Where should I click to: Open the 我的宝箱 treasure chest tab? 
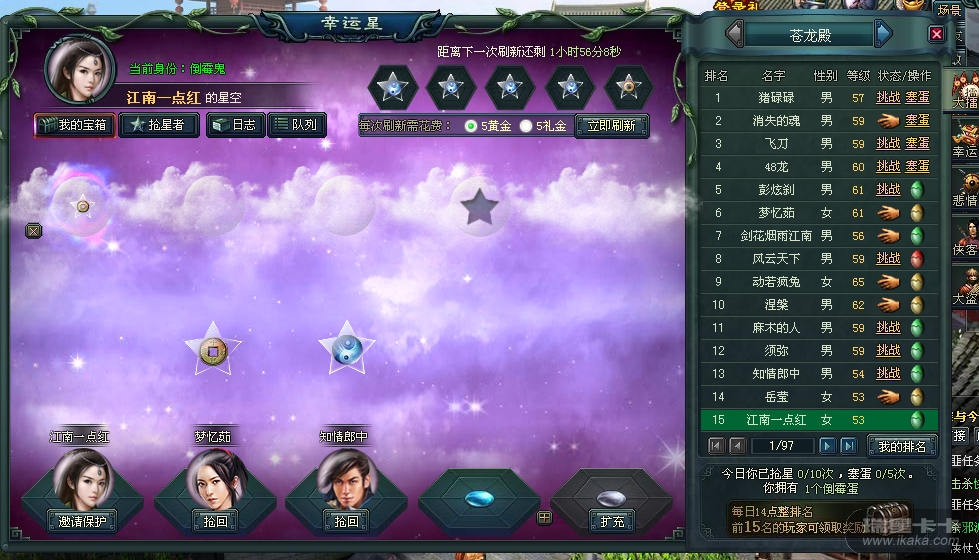click(x=74, y=125)
